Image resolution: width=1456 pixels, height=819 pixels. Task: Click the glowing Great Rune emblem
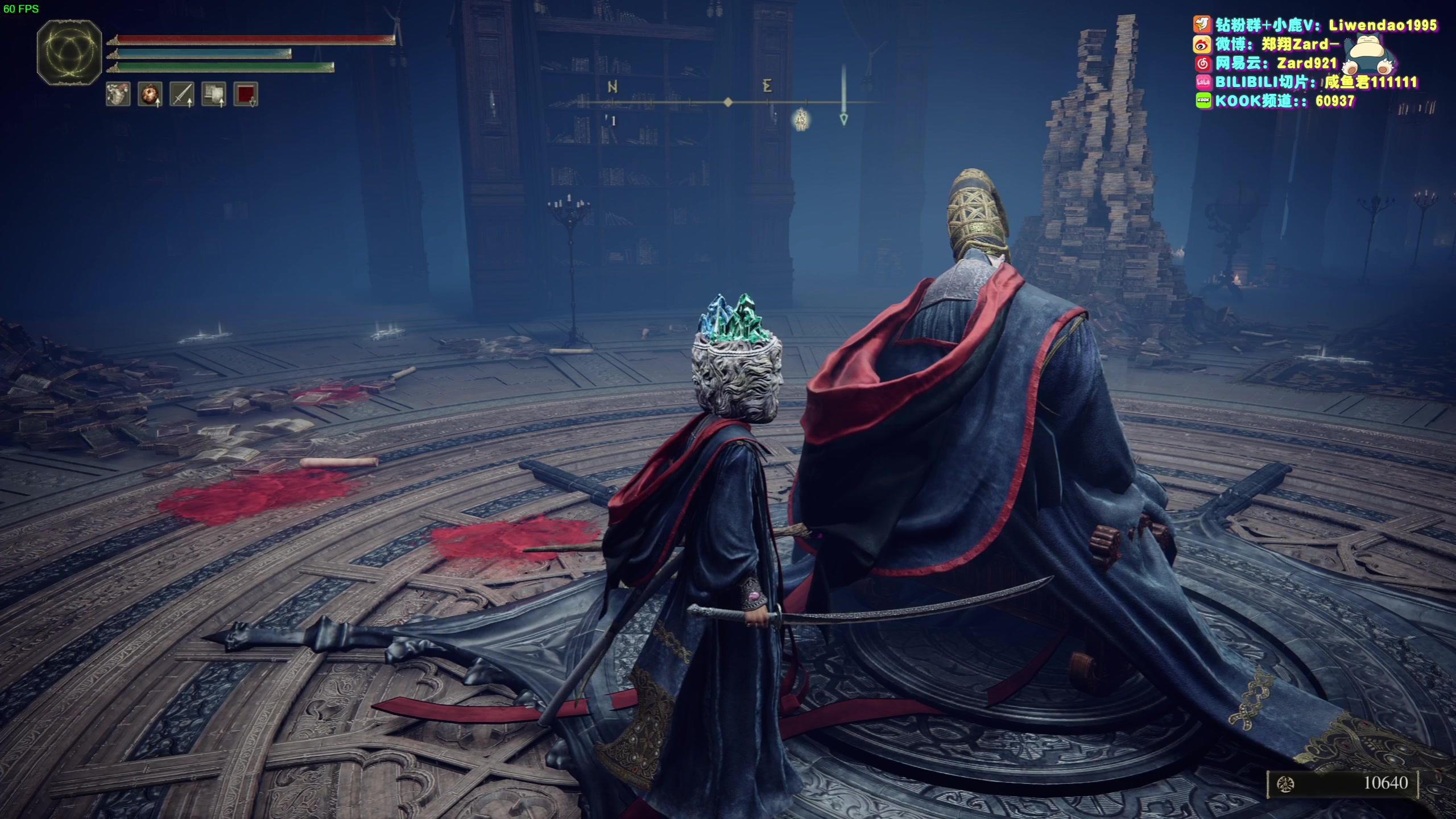pos(69,53)
